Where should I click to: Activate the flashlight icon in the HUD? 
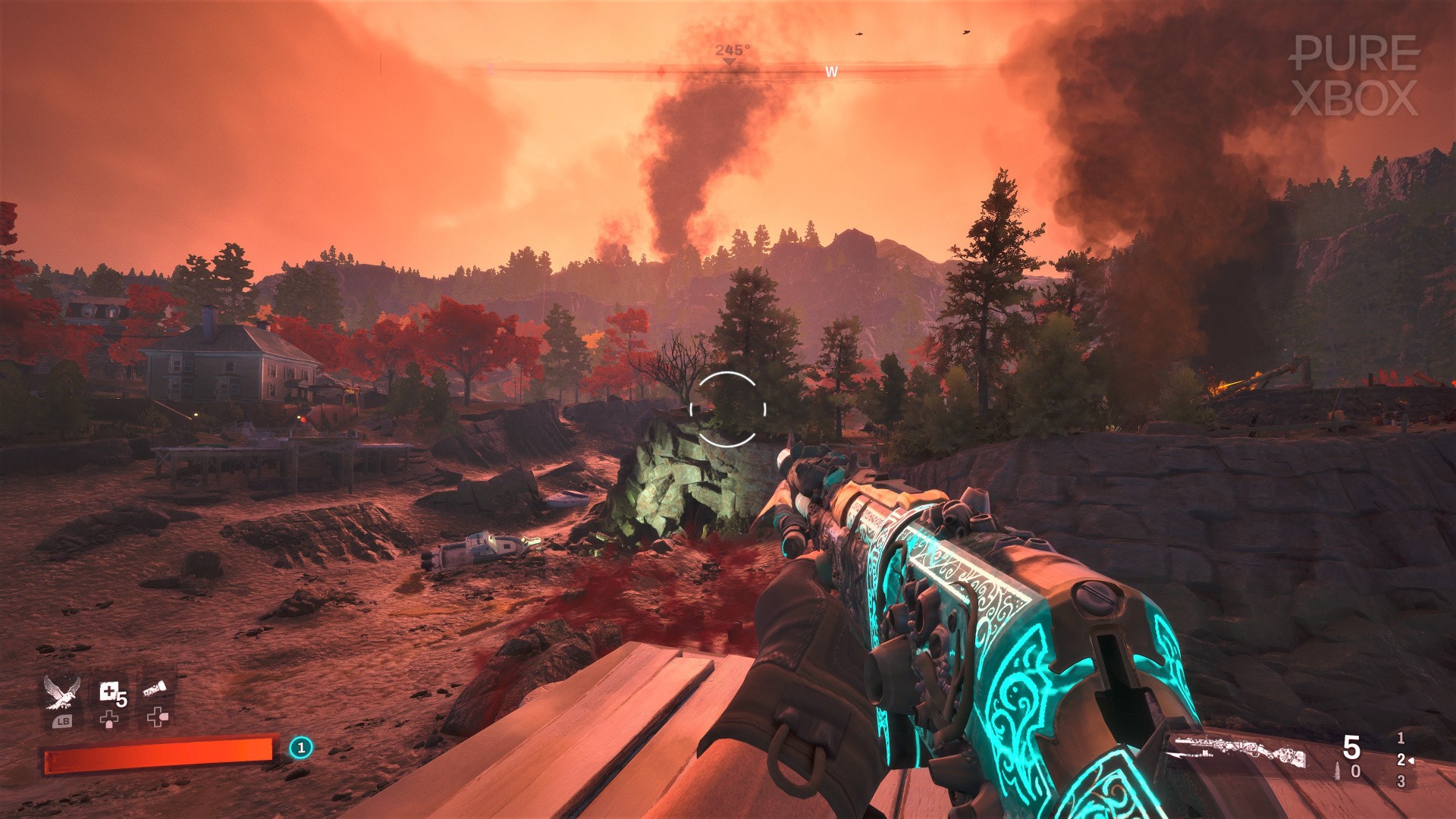pyautogui.click(x=154, y=688)
